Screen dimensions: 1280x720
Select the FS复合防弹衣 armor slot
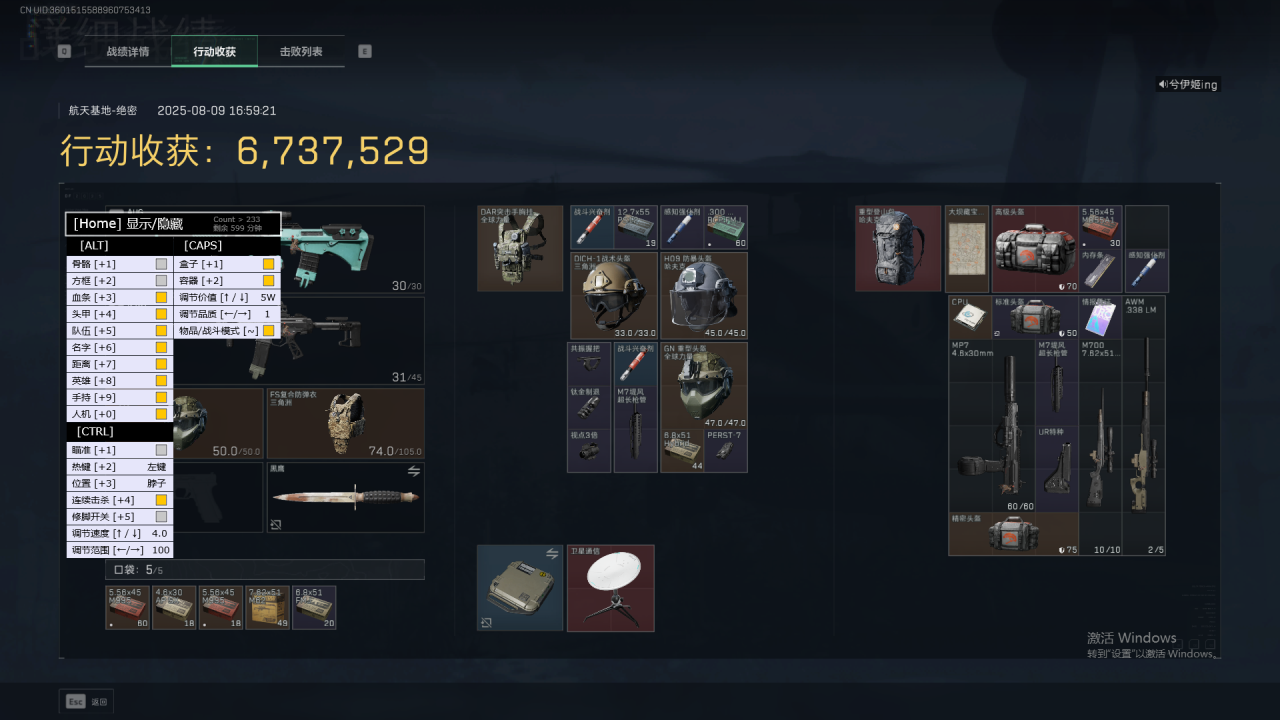click(x=346, y=424)
